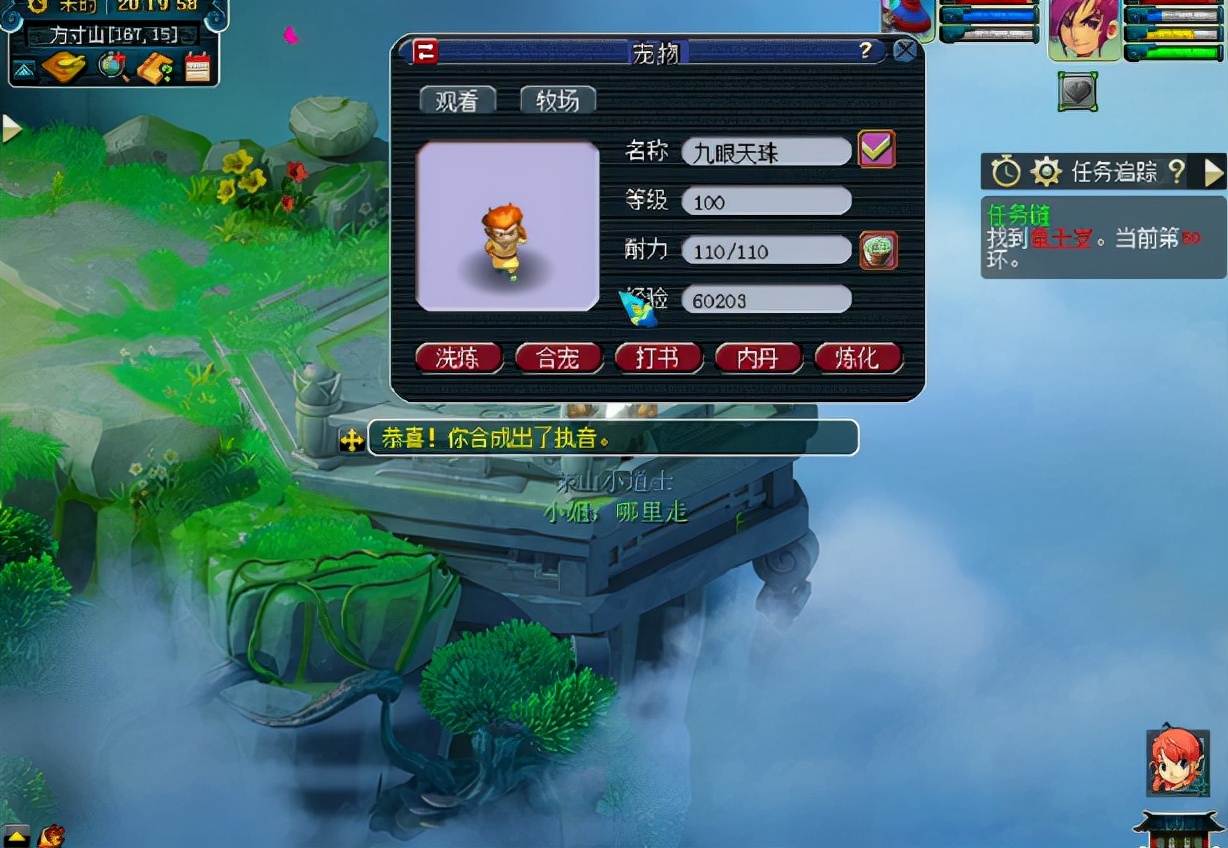The width and height of the screenshot is (1228, 848).
Task: Open the globe magnifier map icon
Action: pyautogui.click(x=114, y=67)
